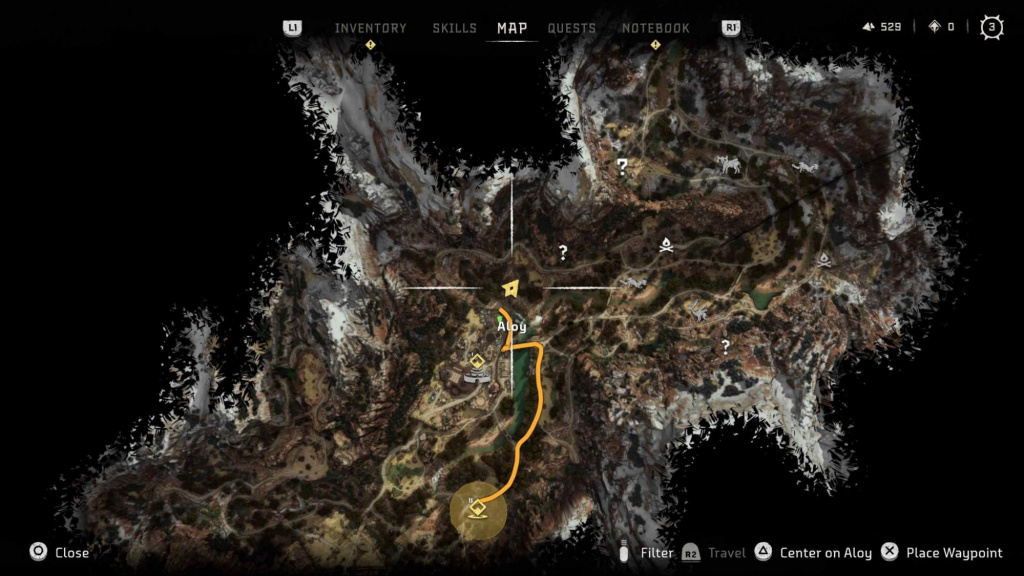
Task: Select the Map tab
Action: pyautogui.click(x=512, y=28)
